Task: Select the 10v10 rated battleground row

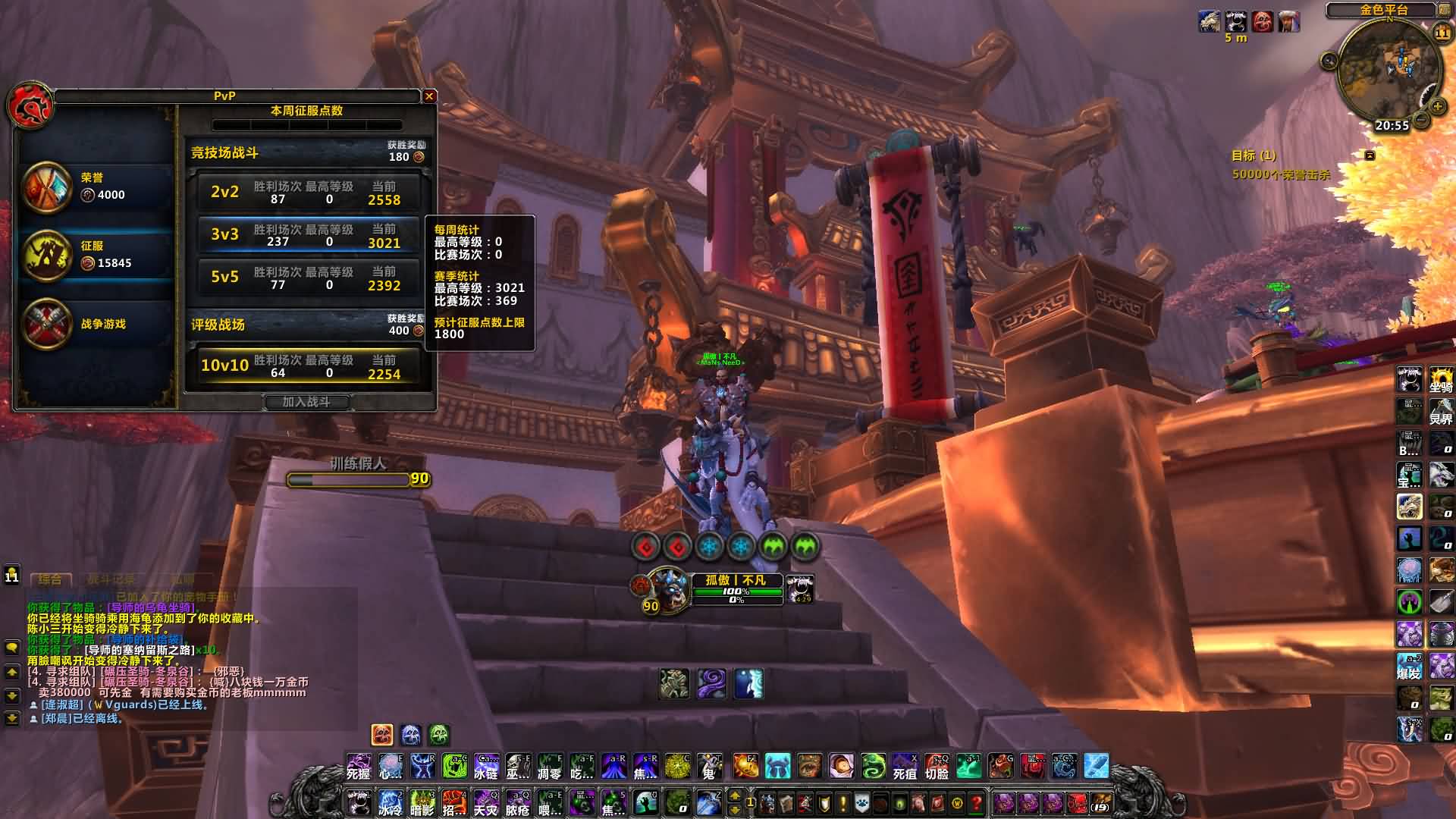Action: (x=307, y=366)
